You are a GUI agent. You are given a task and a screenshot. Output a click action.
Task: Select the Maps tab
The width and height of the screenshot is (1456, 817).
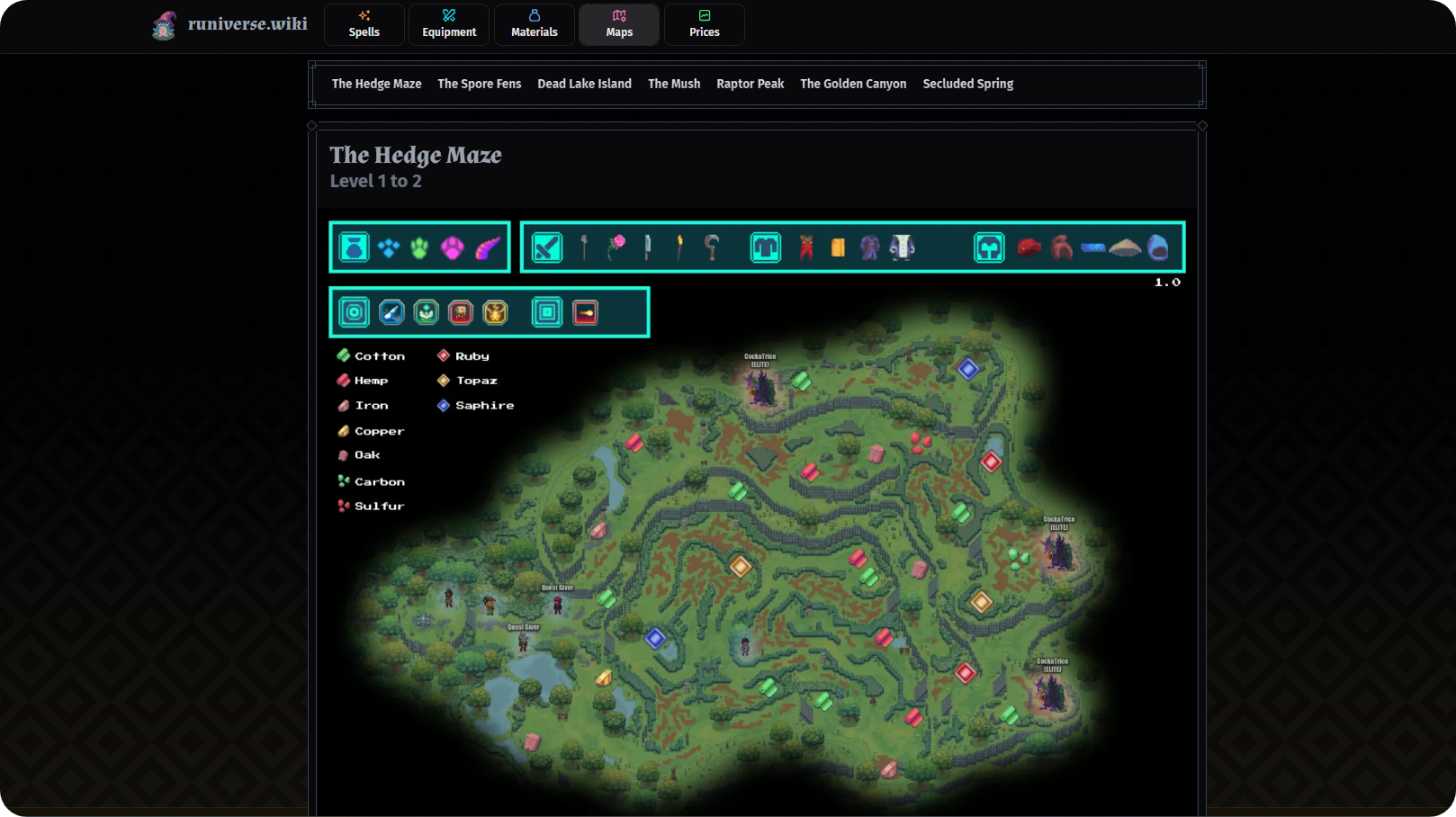pyautogui.click(x=619, y=24)
